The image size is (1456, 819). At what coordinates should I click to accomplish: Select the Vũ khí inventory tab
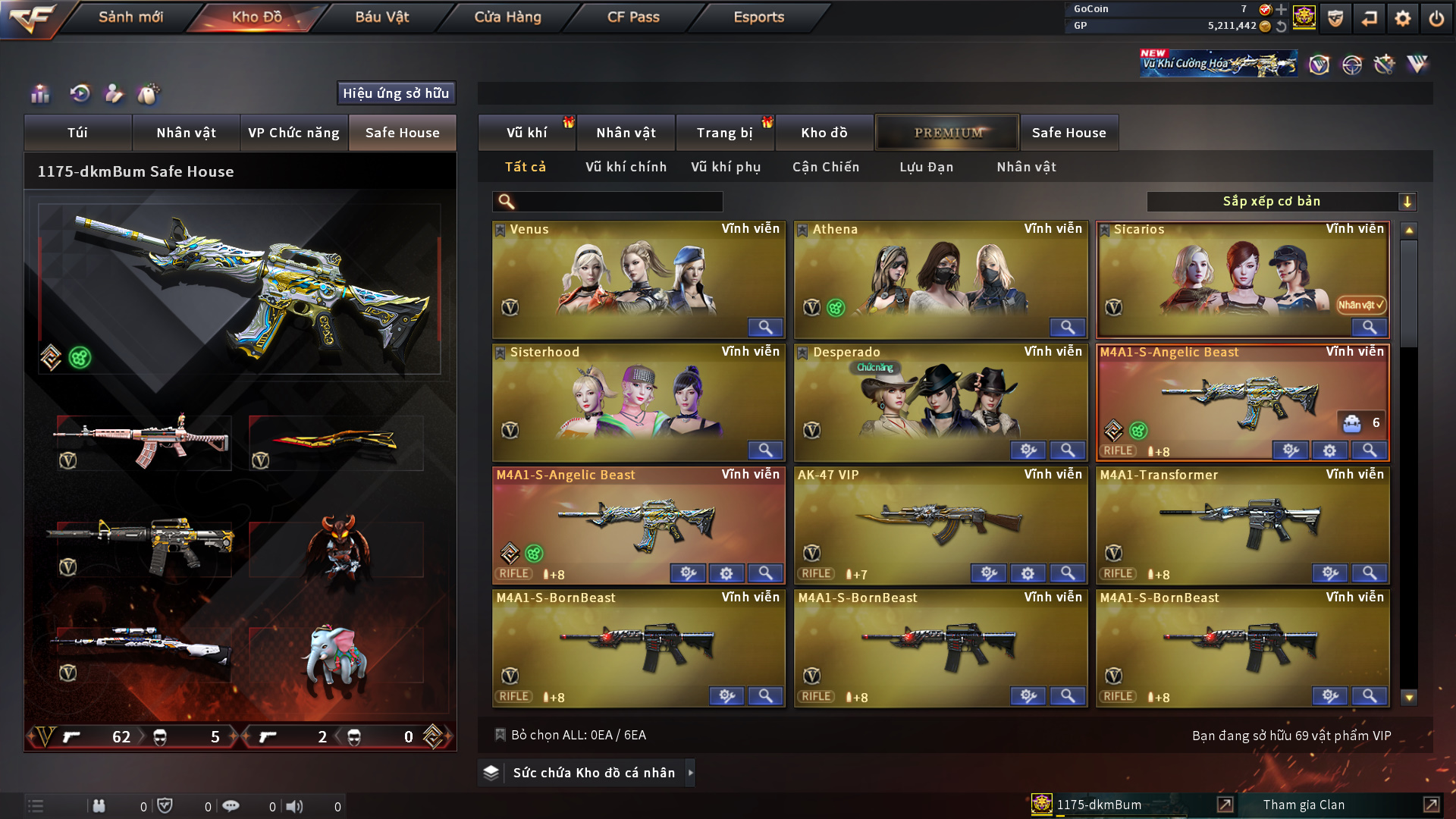click(526, 133)
